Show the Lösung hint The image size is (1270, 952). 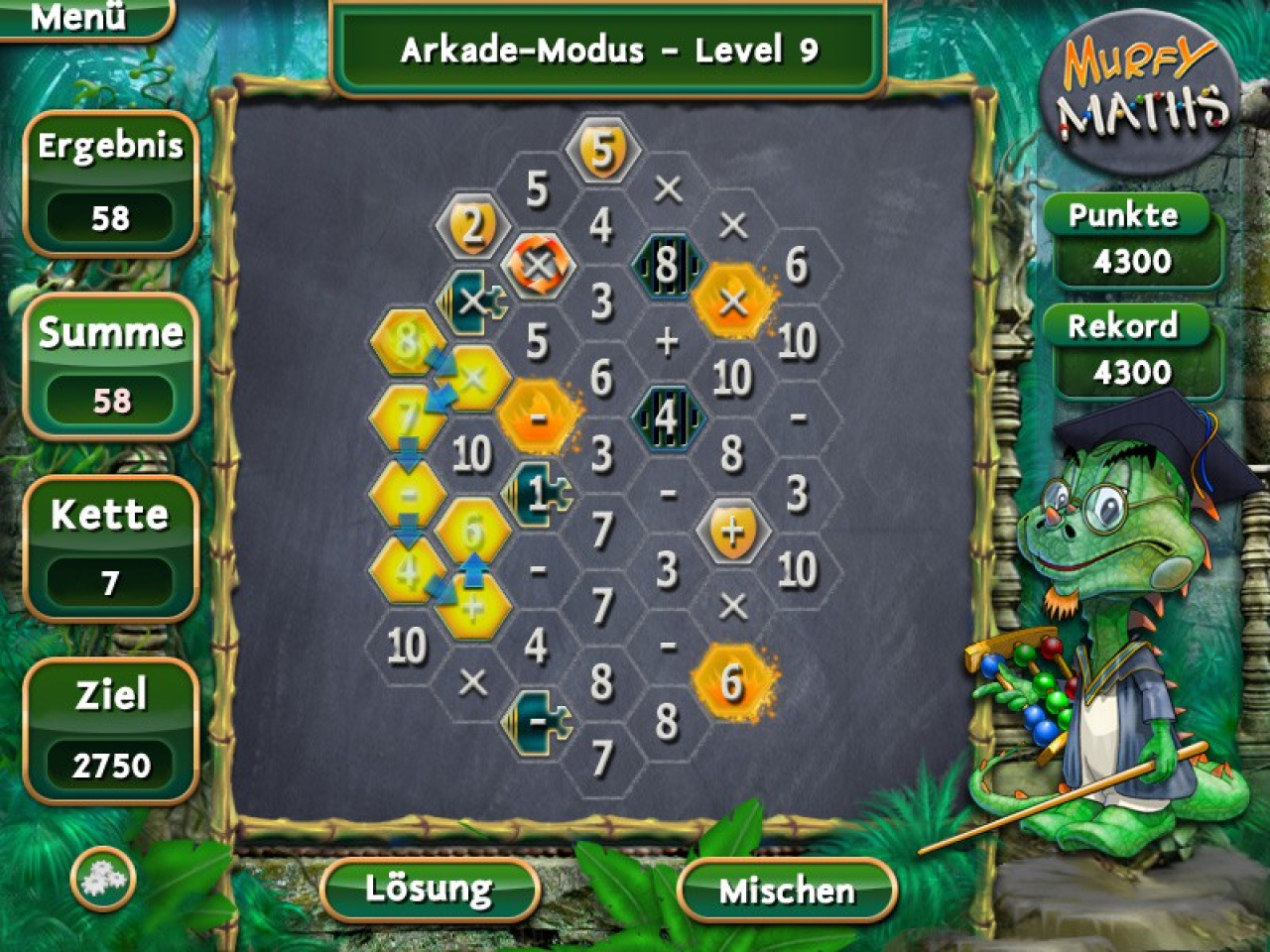click(x=429, y=889)
